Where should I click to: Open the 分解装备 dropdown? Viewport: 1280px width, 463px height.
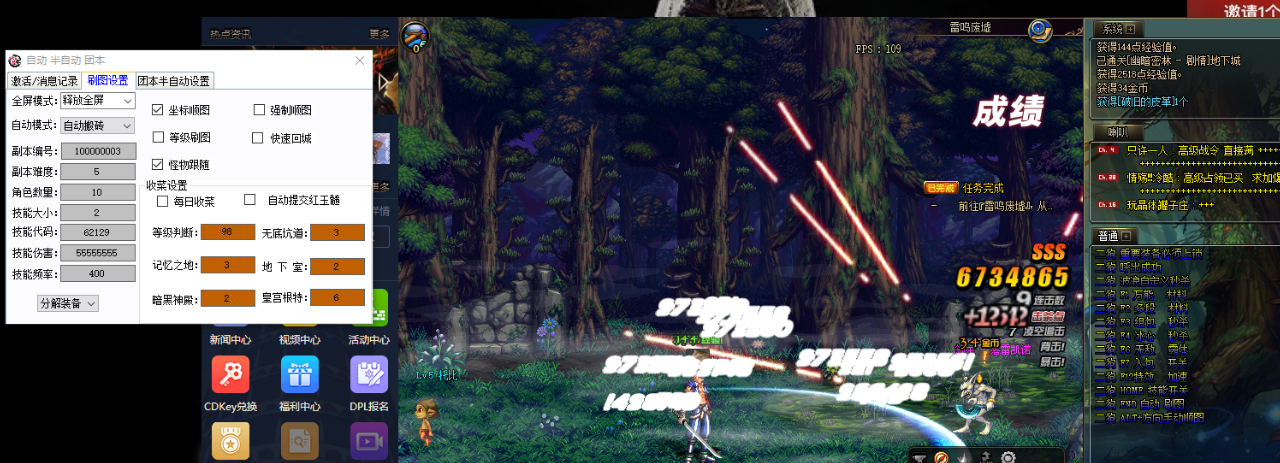tap(68, 303)
